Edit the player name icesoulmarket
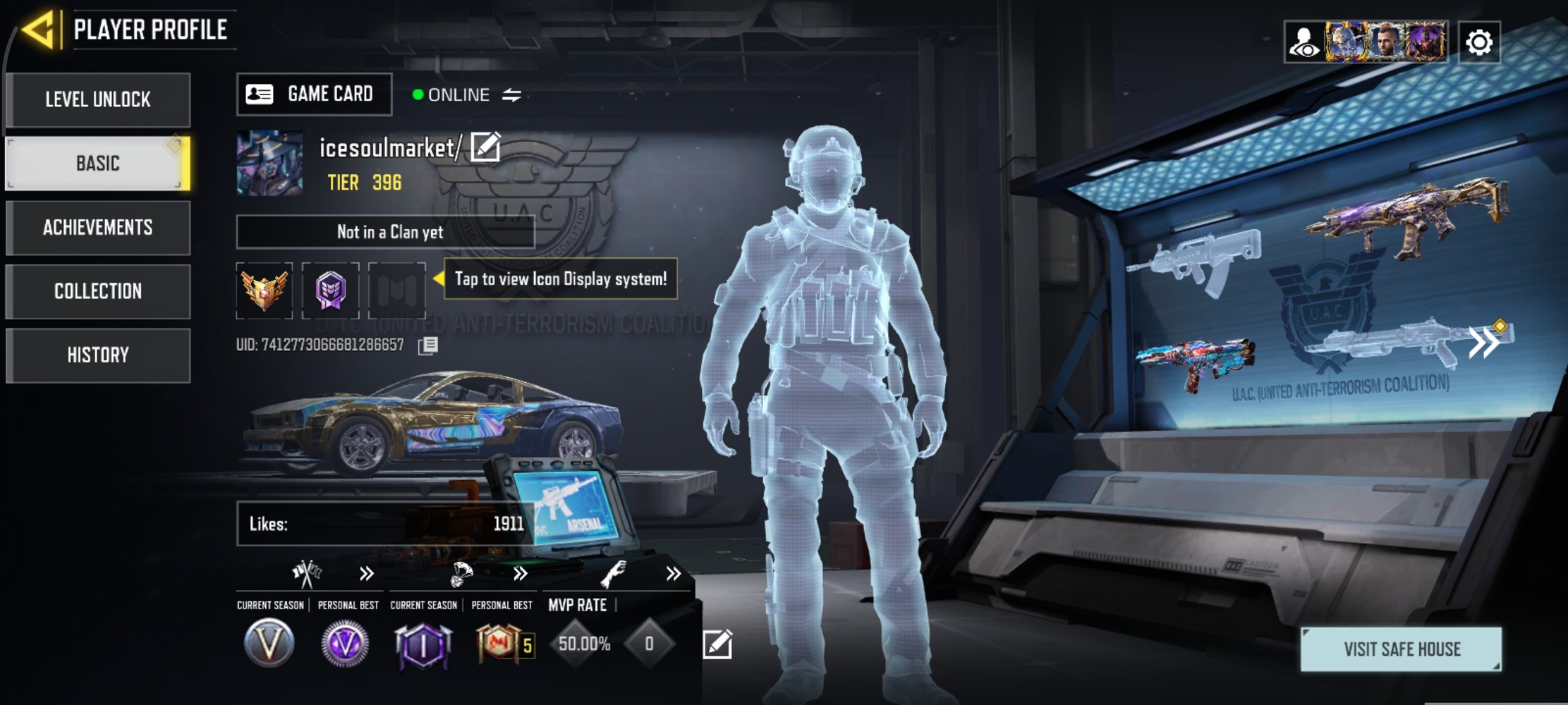This screenshot has width=1568, height=705. coord(485,147)
